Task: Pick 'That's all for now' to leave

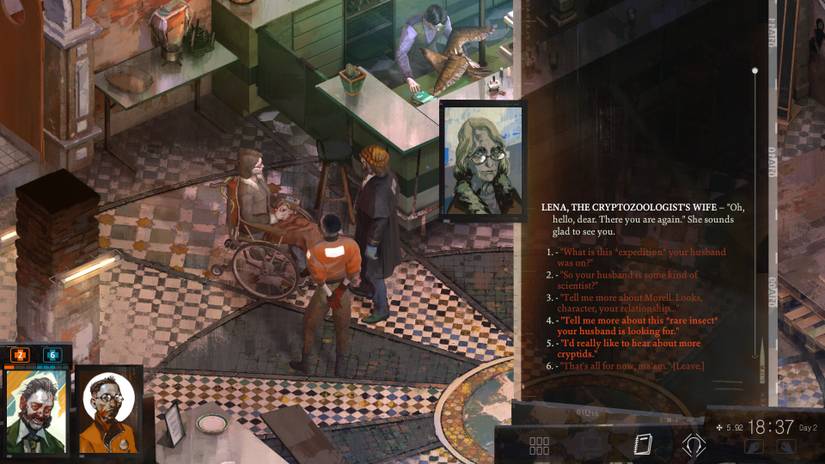Action: (x=630, y=366)
